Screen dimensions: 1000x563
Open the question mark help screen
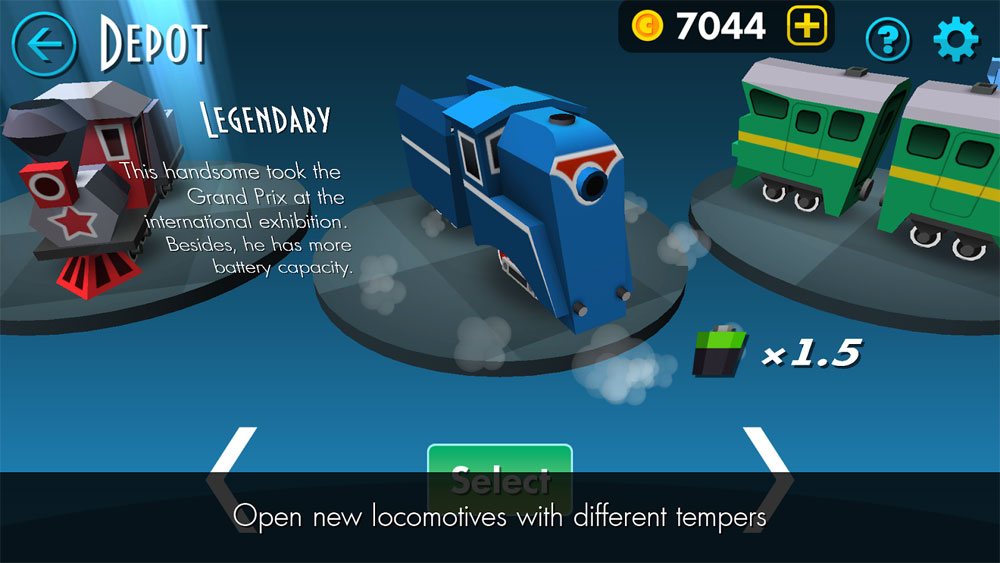[x=887, y=40]
